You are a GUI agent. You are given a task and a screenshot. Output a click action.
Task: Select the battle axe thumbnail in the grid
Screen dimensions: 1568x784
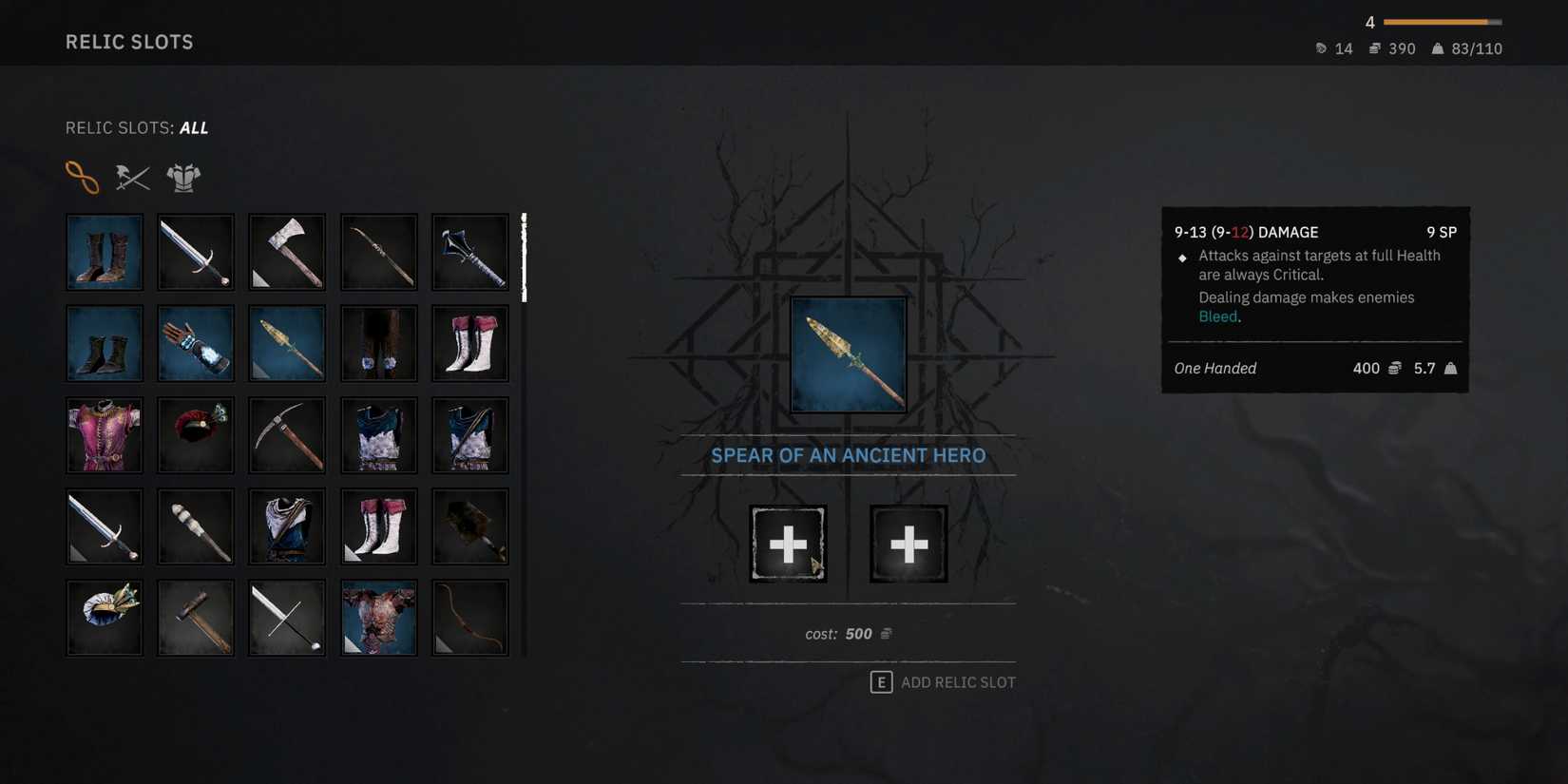(x=287, y=252)
